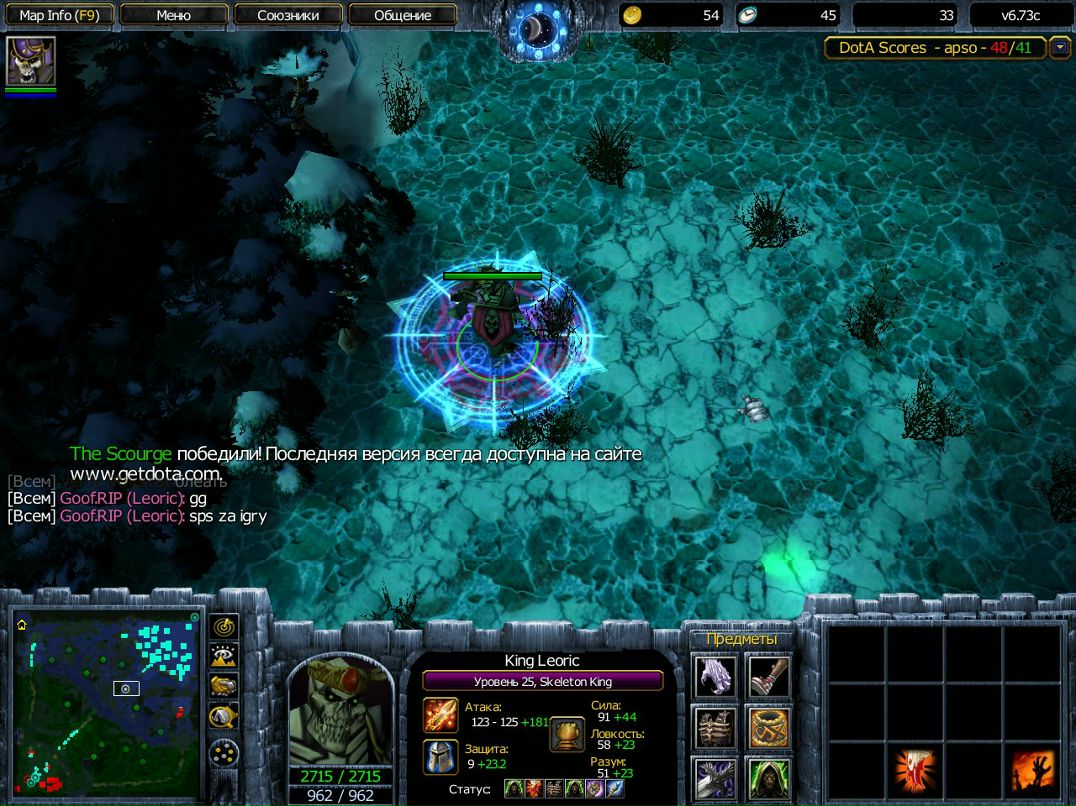Collapse the DotA Scores board arrow
This screenshot has height=806, width=1076.
click(x=1059, y=48)
